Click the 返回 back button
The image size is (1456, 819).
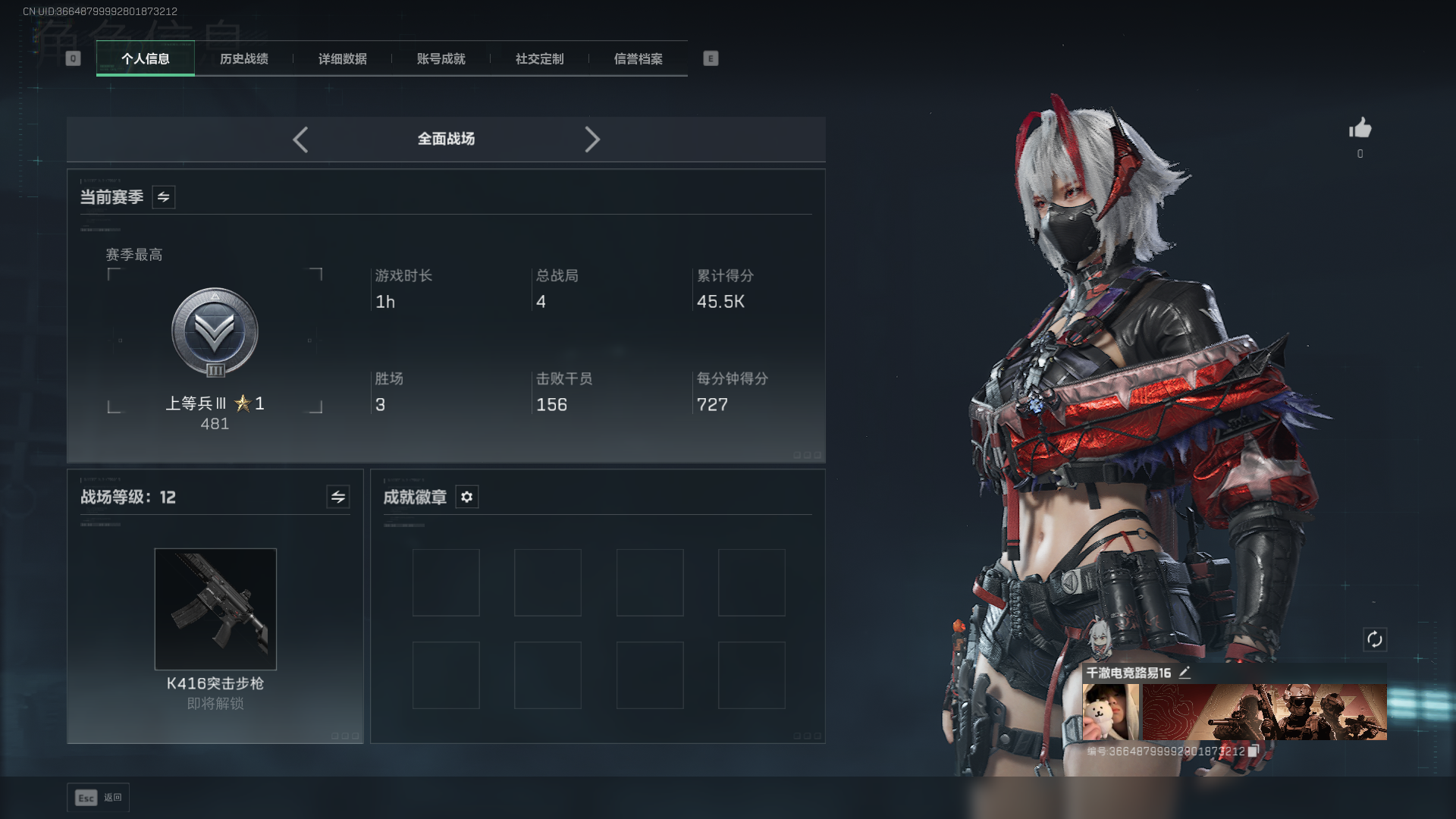point(99,798)
